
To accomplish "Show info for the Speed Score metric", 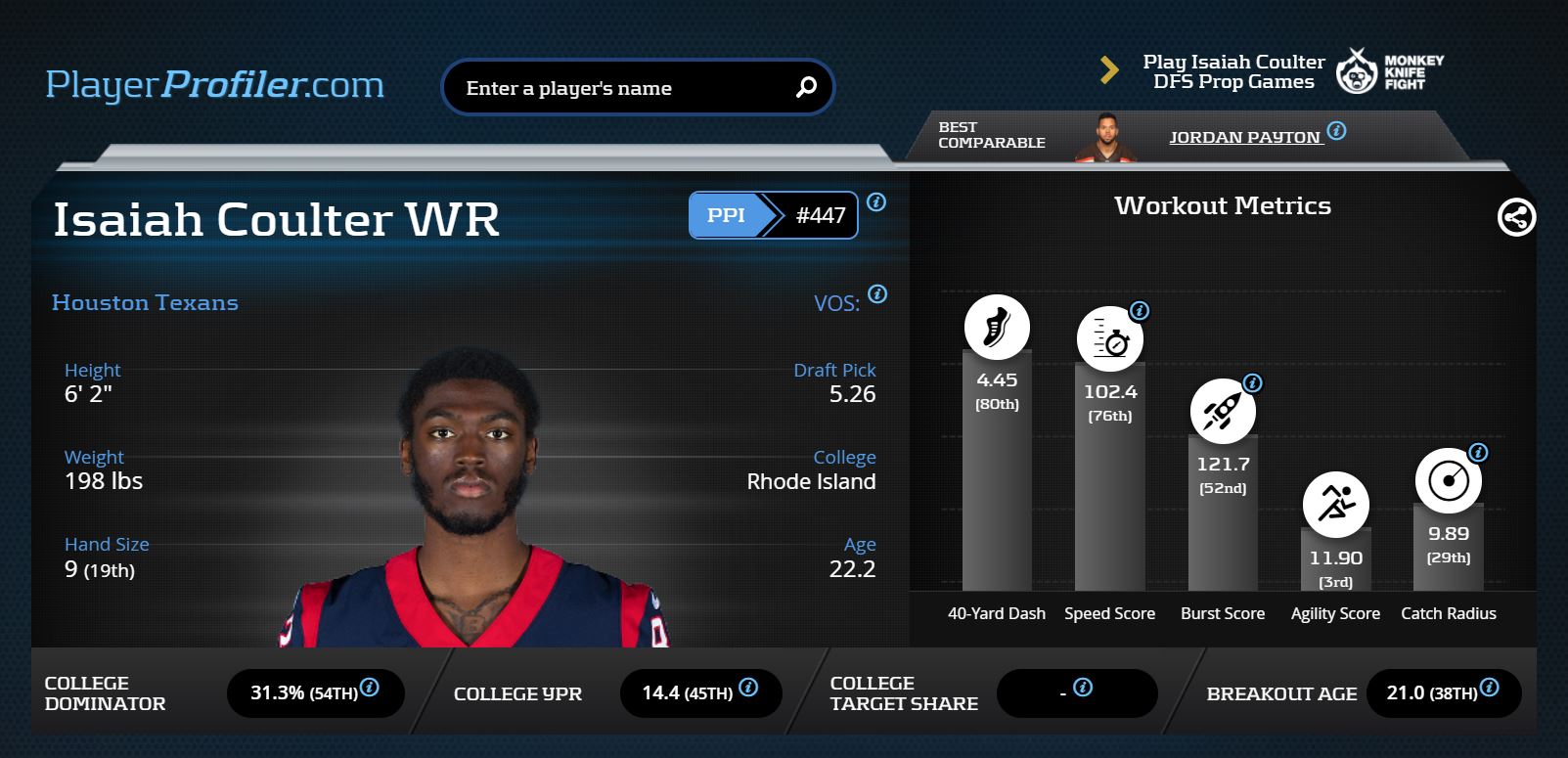I will pos(1140,311).
